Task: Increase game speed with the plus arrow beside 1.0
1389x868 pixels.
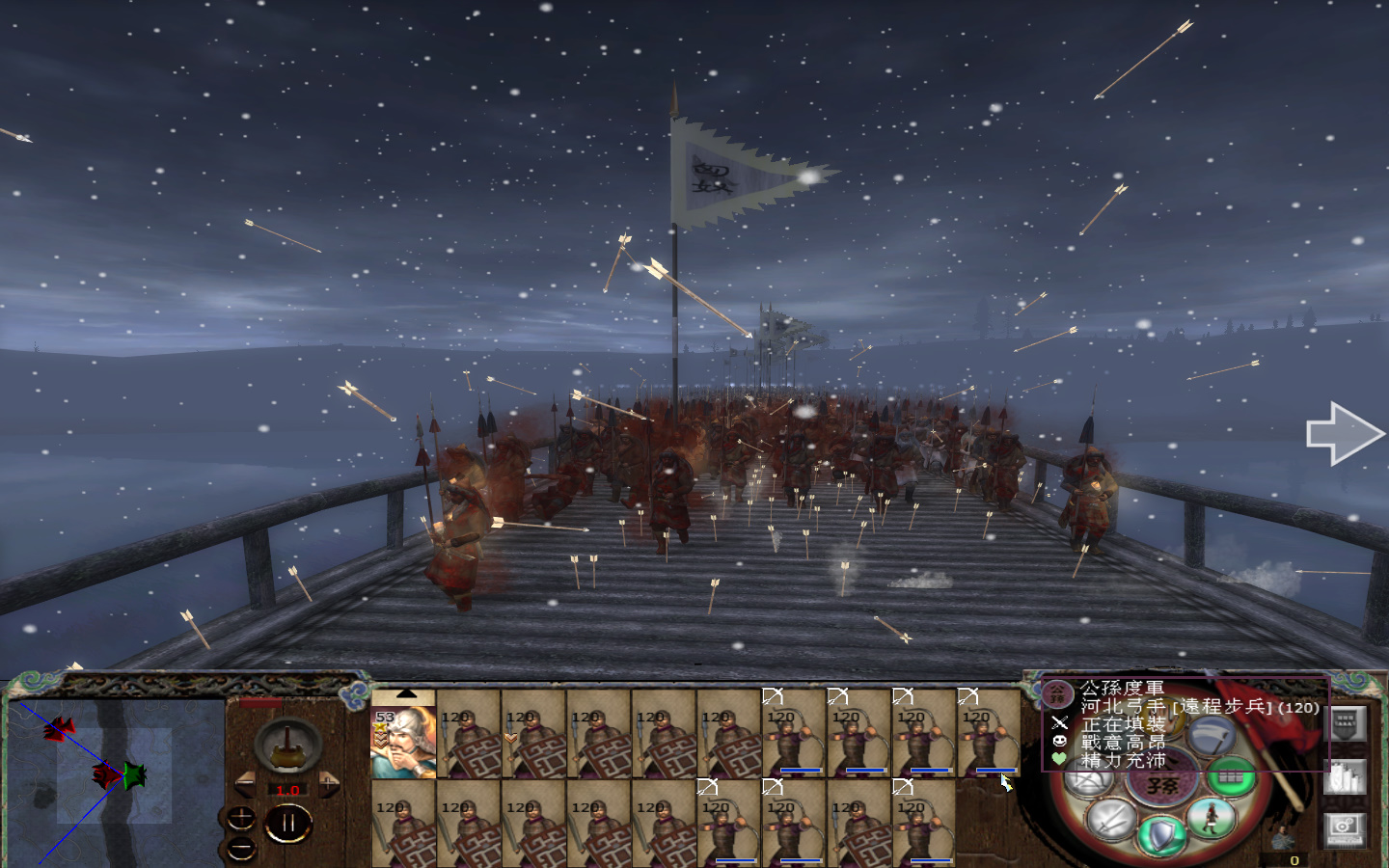Action: pos(329,783)
